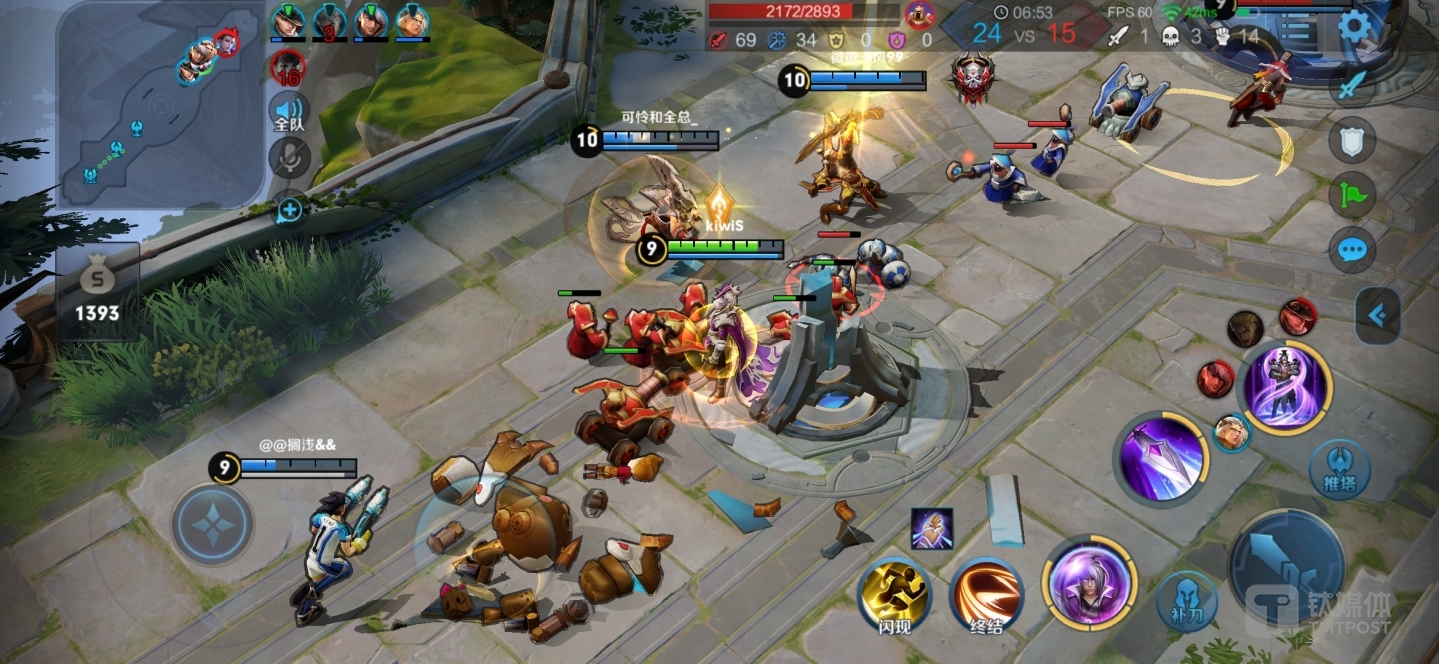Tap the 补刀 last-hit button
Viewport: 1439px width, 664px height.
click(x=1187, y=600)
